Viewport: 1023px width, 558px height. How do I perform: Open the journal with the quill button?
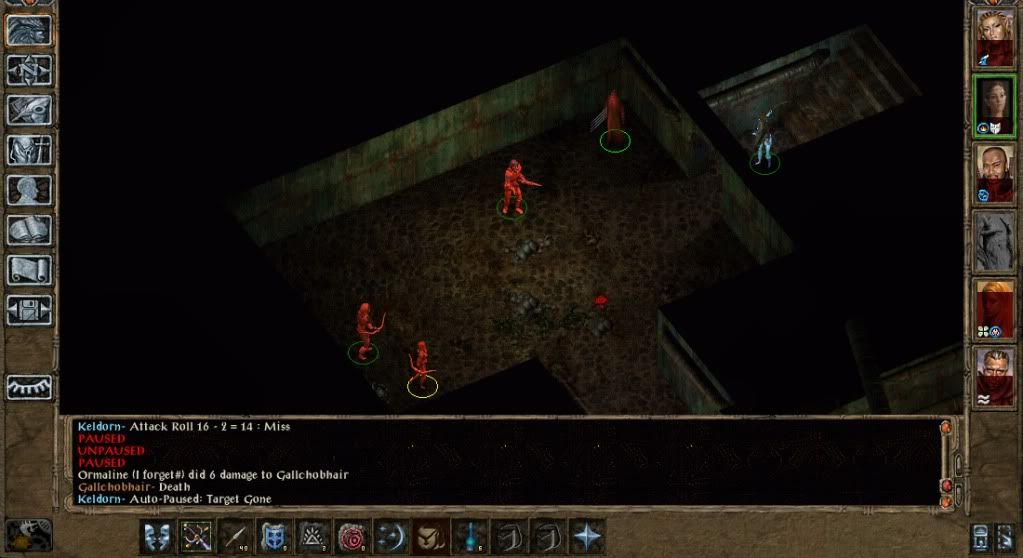click(x=30, y=109)
